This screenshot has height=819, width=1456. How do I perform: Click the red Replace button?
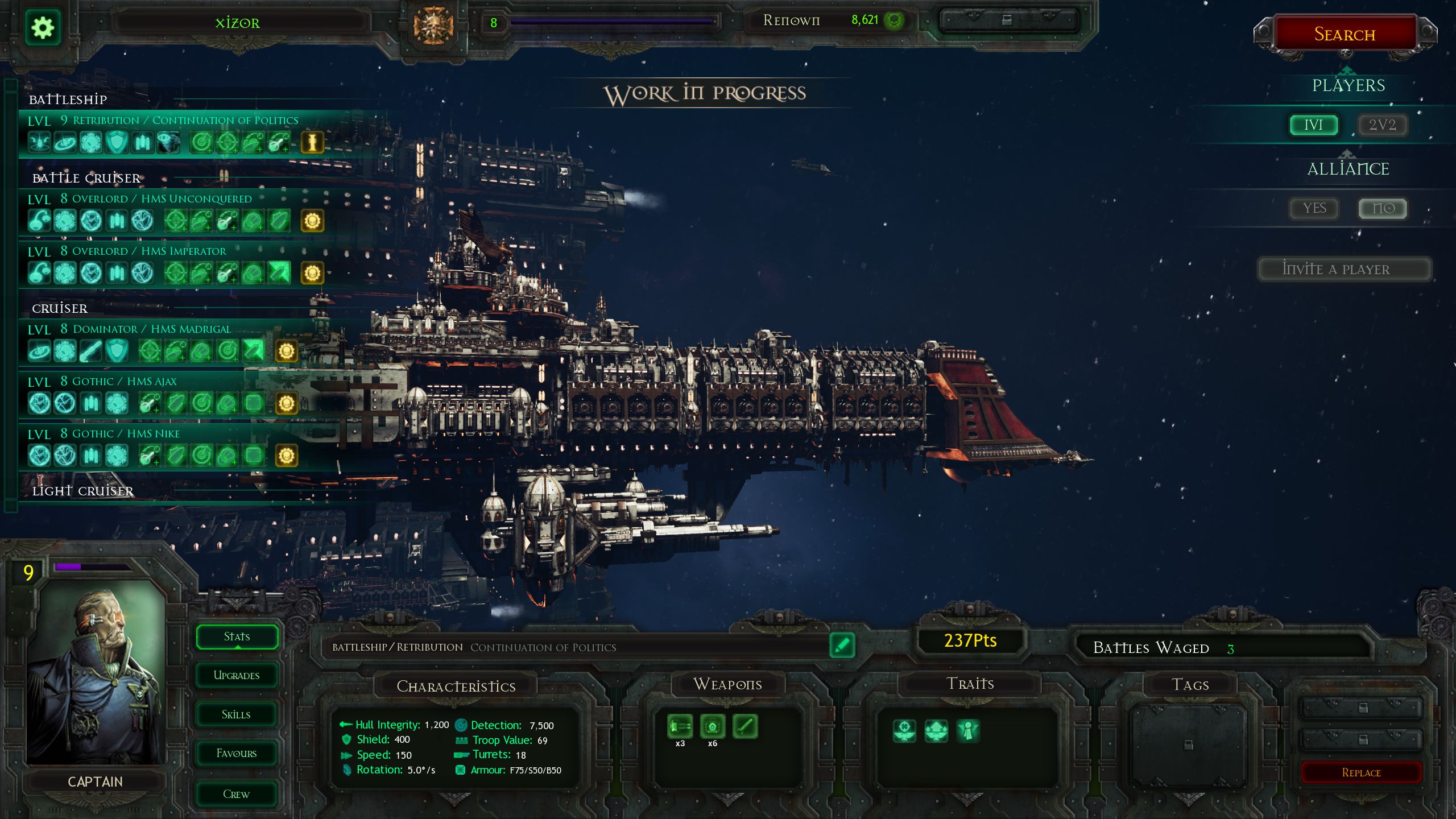point(1361,772)
